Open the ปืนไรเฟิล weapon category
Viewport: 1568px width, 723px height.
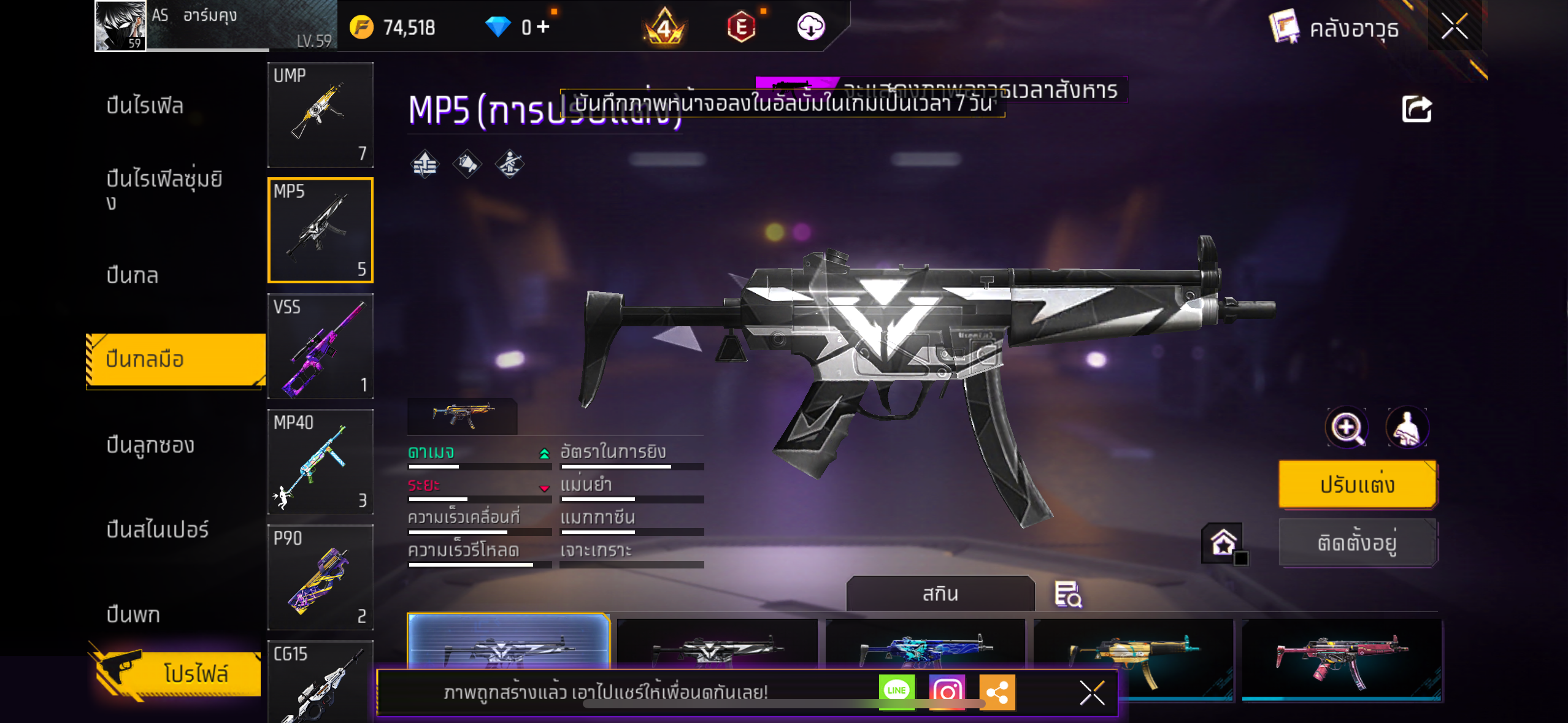(145, 105)
